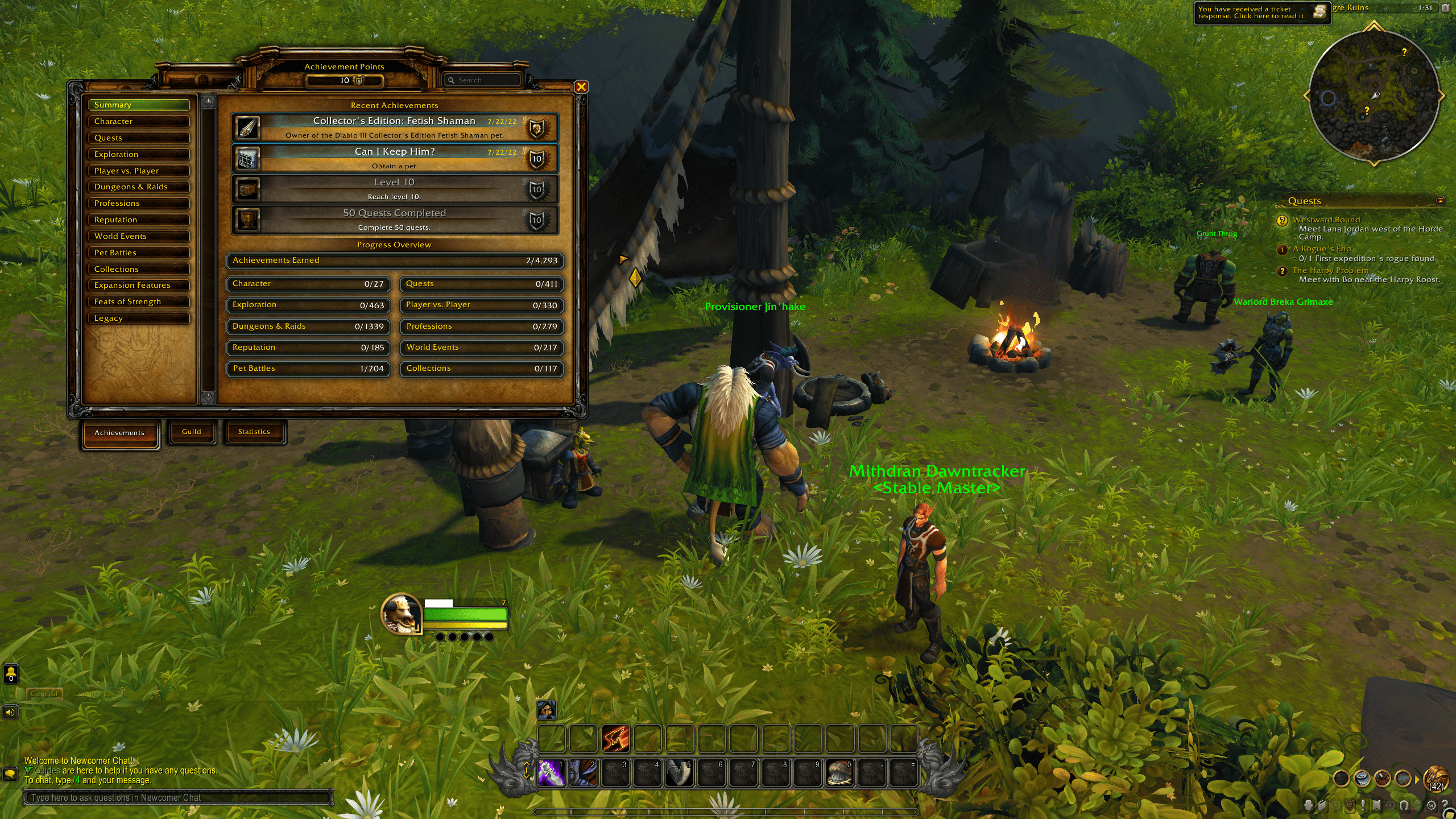
Task: Select the Character achievement category
Action: [138, 121]
